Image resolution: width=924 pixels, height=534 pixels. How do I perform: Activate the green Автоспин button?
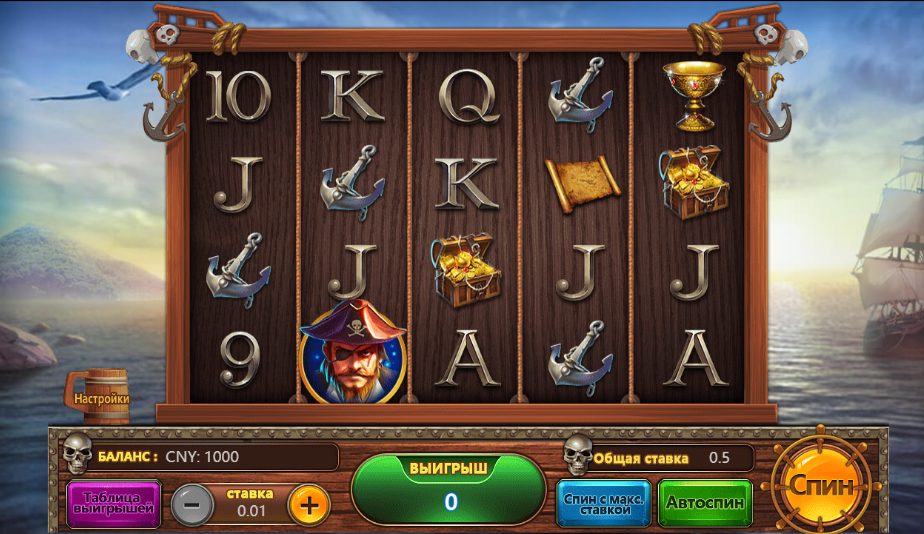tap(705, 502)
